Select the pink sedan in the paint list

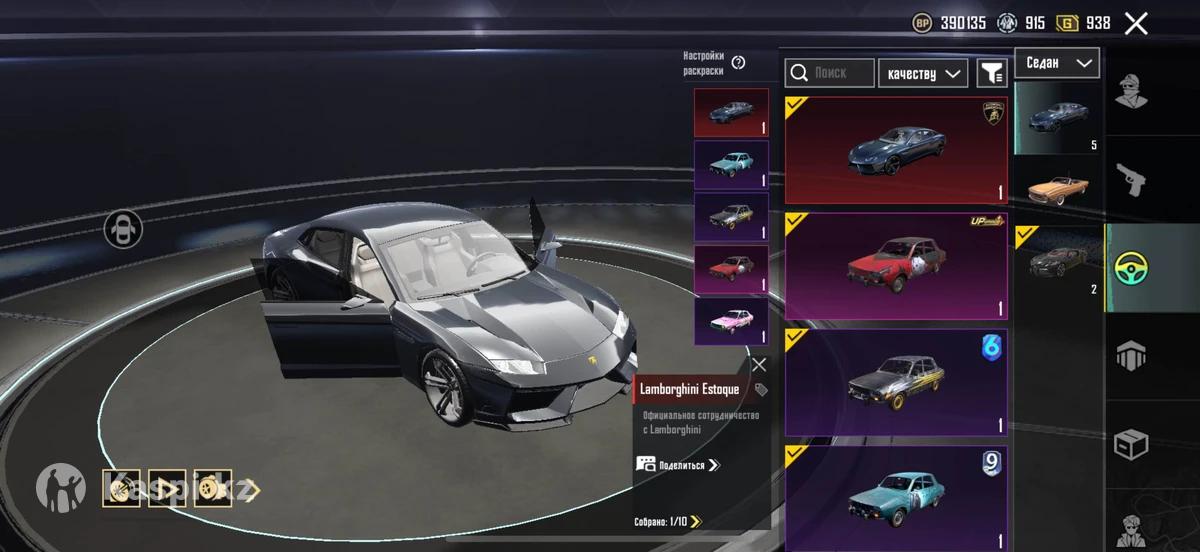(731, 322)
